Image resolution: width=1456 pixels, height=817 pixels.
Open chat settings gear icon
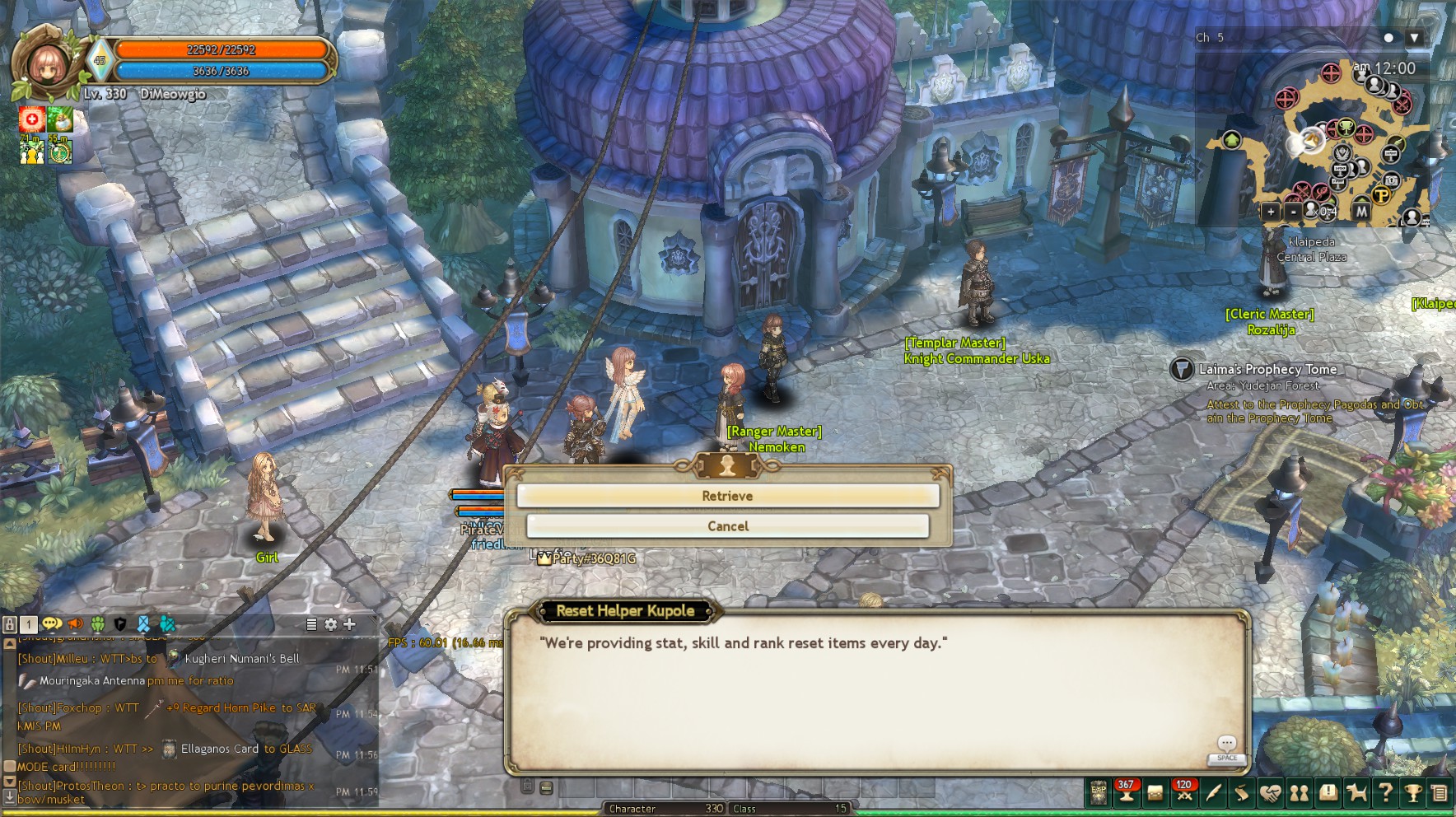330,624
